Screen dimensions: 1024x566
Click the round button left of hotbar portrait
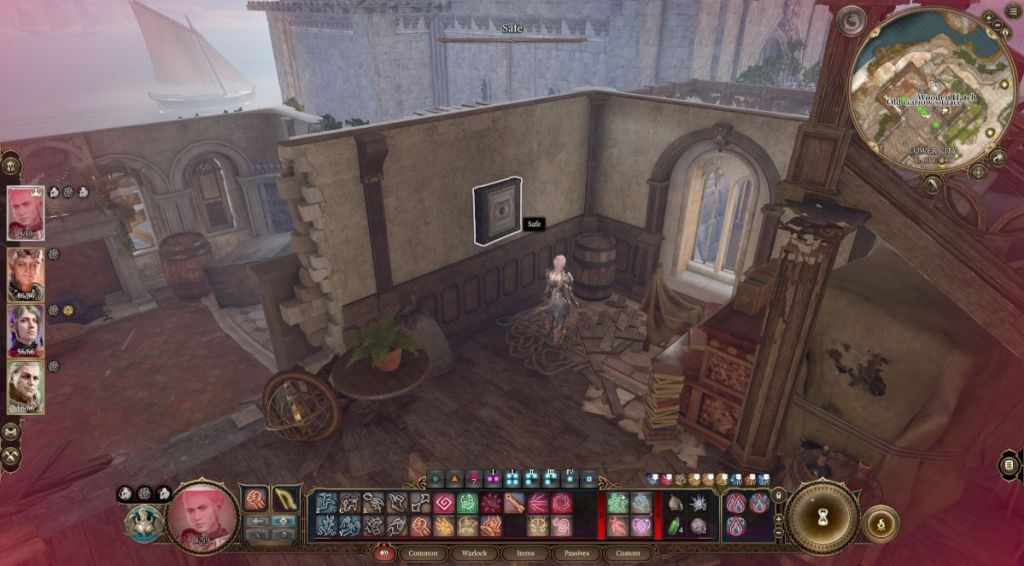(144, 523)
